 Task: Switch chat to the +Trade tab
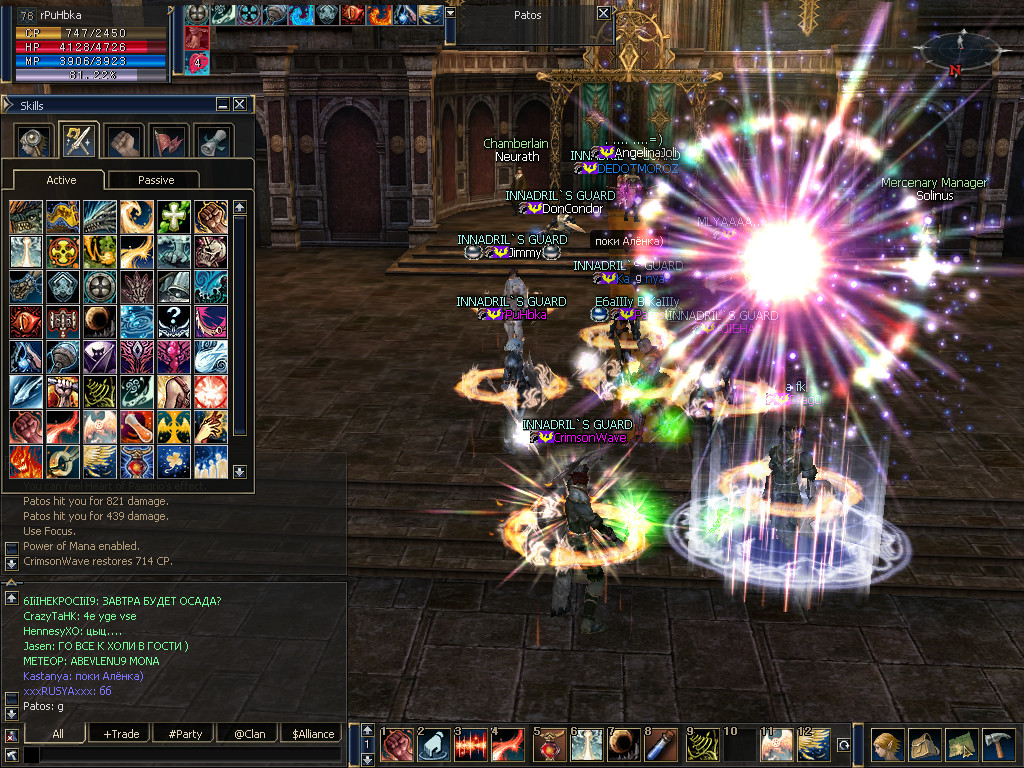pos(121,733)
